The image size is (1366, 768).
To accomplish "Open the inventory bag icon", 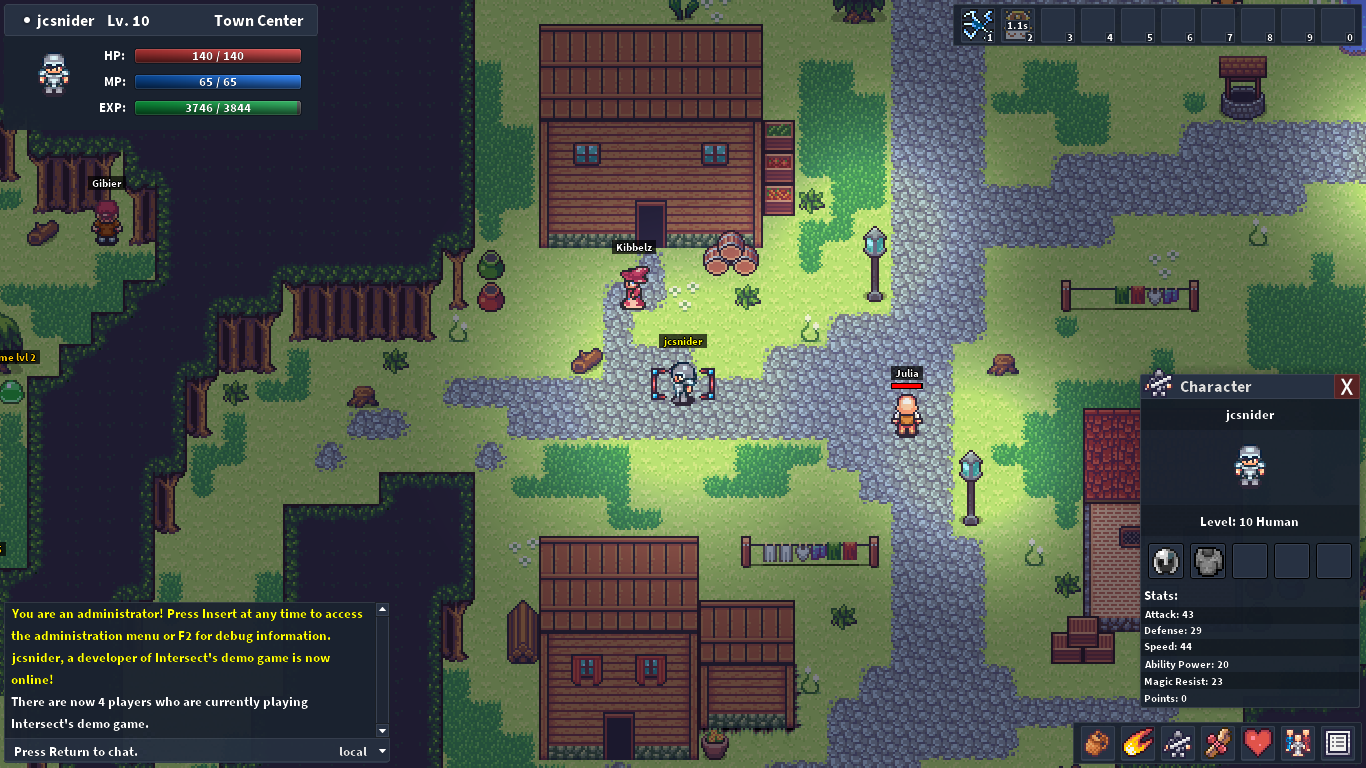I will [1097, 743].
